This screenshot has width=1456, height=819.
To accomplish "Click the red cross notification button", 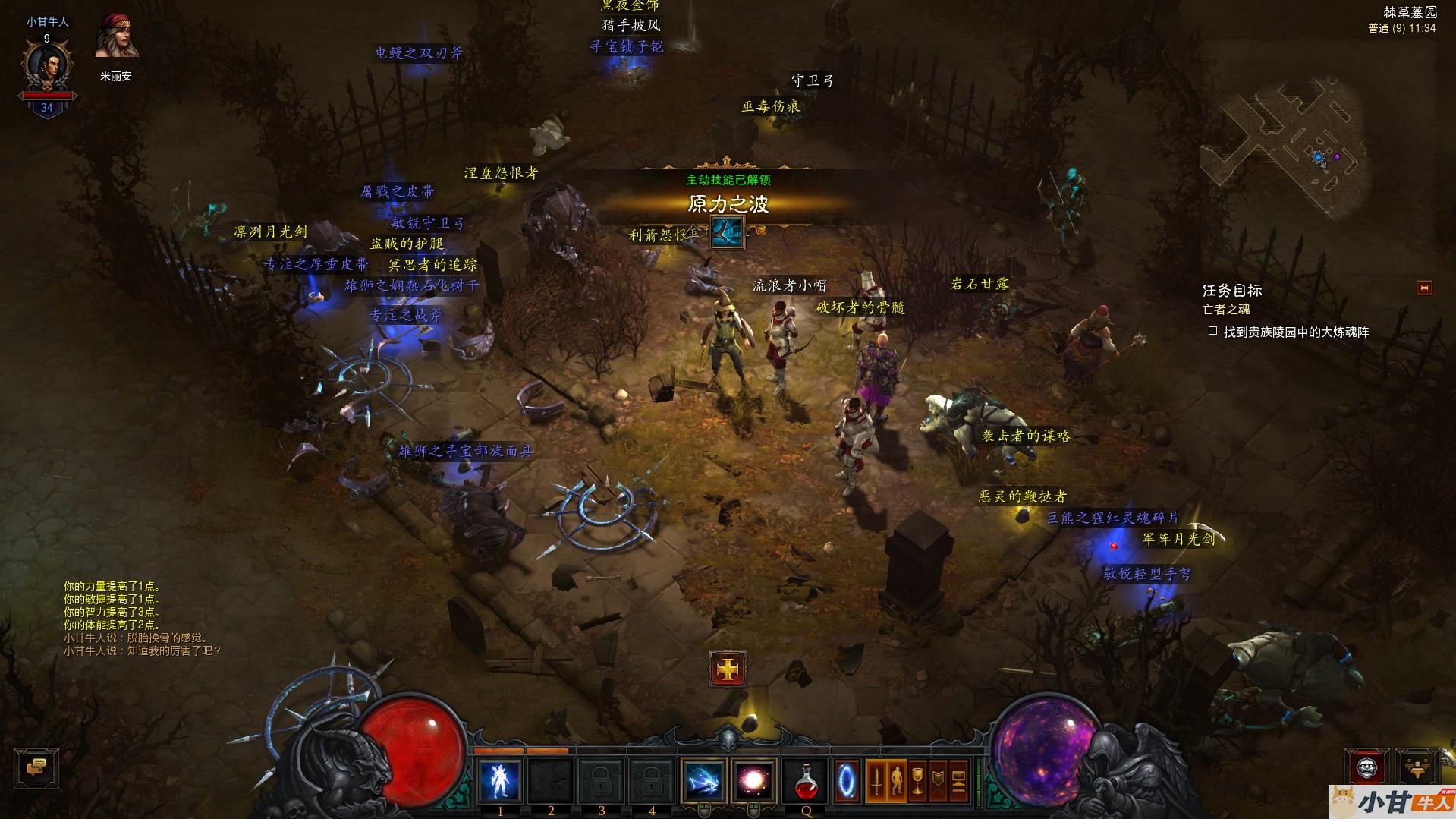I will pyautogui.click(x=728, y=669).
